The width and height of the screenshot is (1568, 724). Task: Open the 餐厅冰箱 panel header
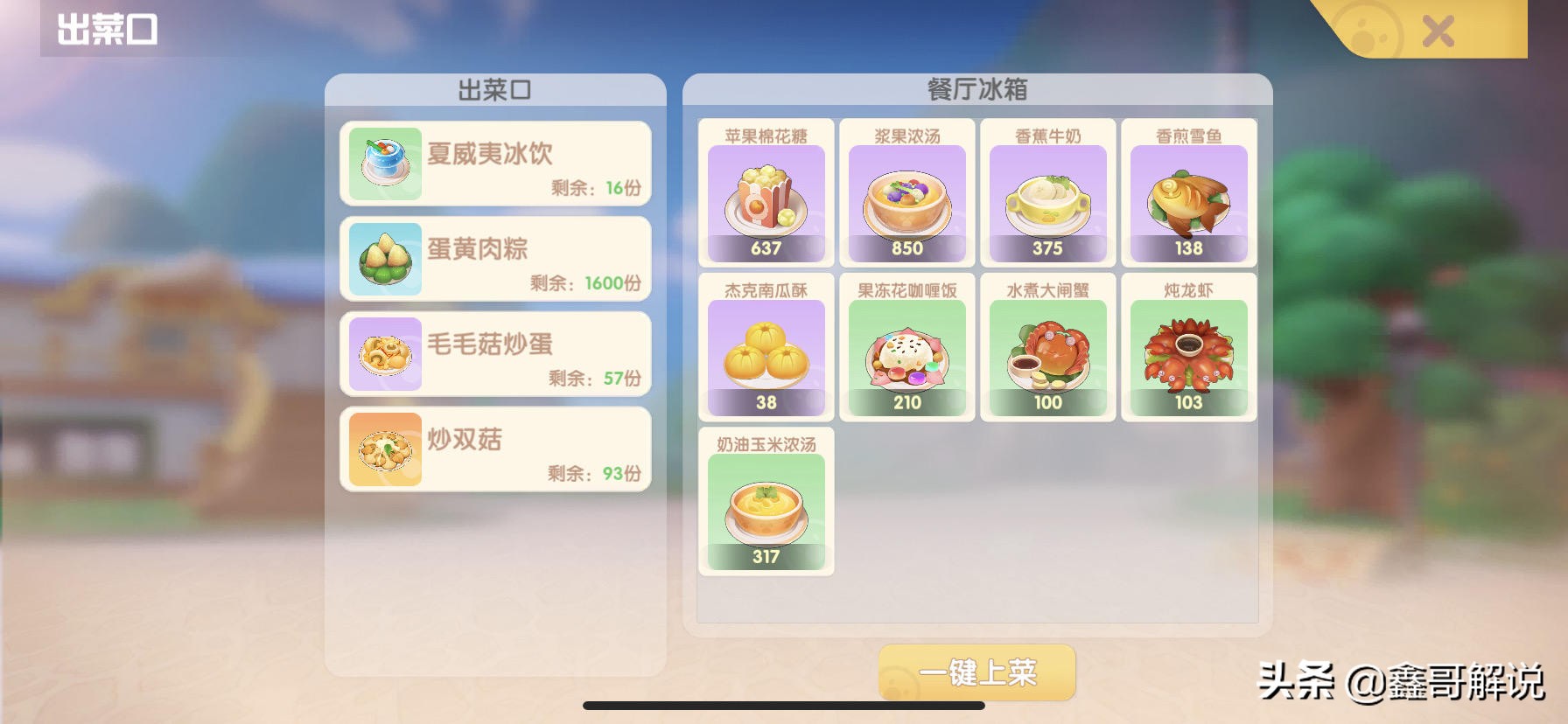(976, 90)
